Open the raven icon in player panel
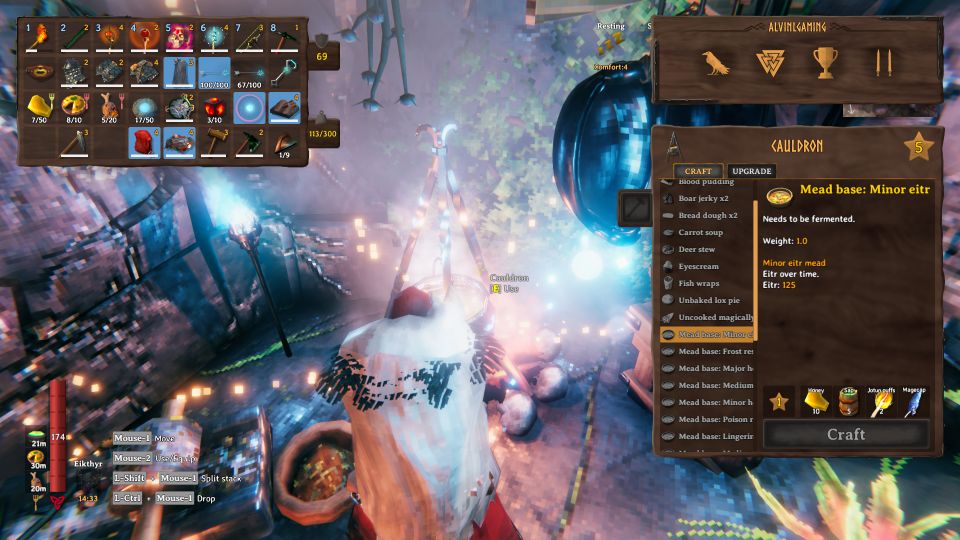The width and height of the screenshot is (960, 540). 715,63
